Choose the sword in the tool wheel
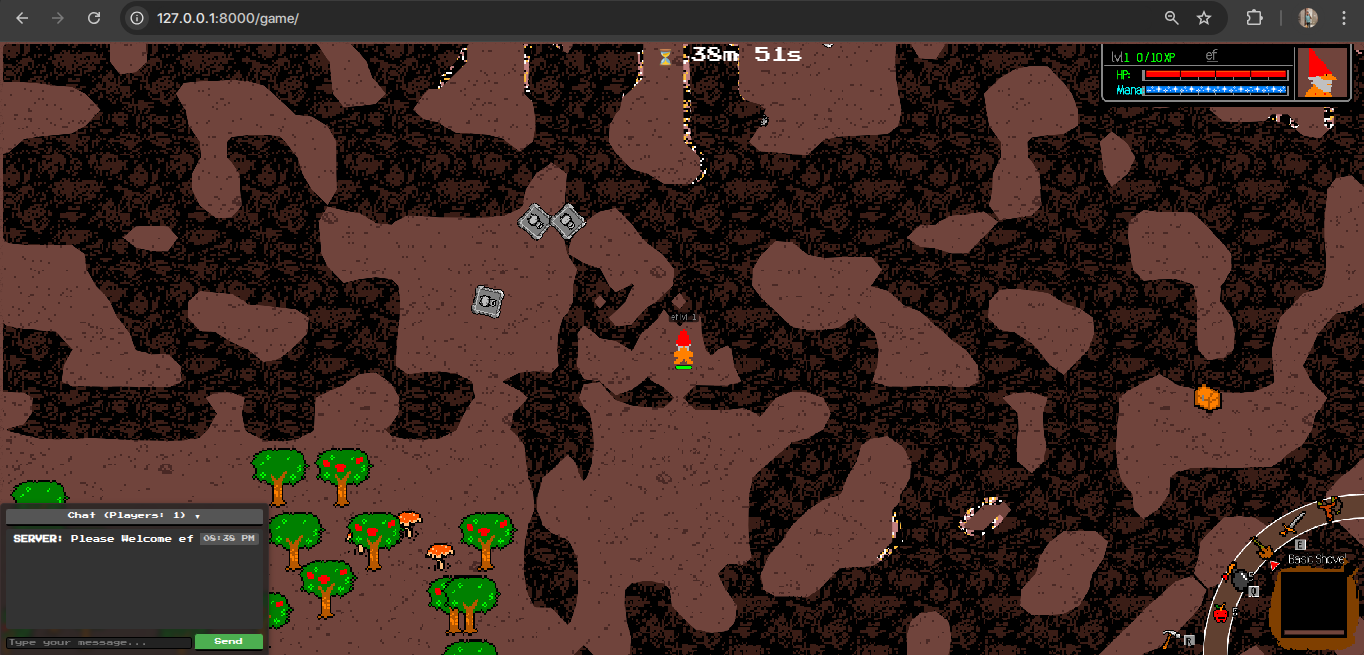The width and height of the screenshot is (1364, 655). coord(1291,523)
